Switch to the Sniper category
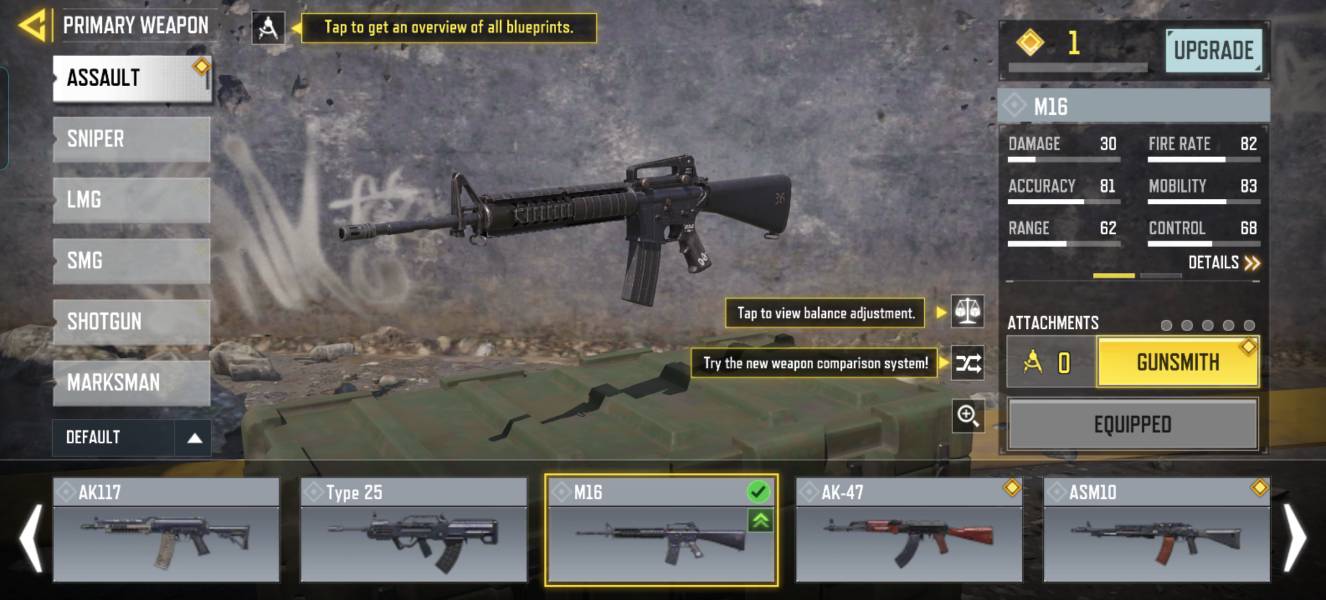This screenshot has width=1326, height=600. coord(131,139)
